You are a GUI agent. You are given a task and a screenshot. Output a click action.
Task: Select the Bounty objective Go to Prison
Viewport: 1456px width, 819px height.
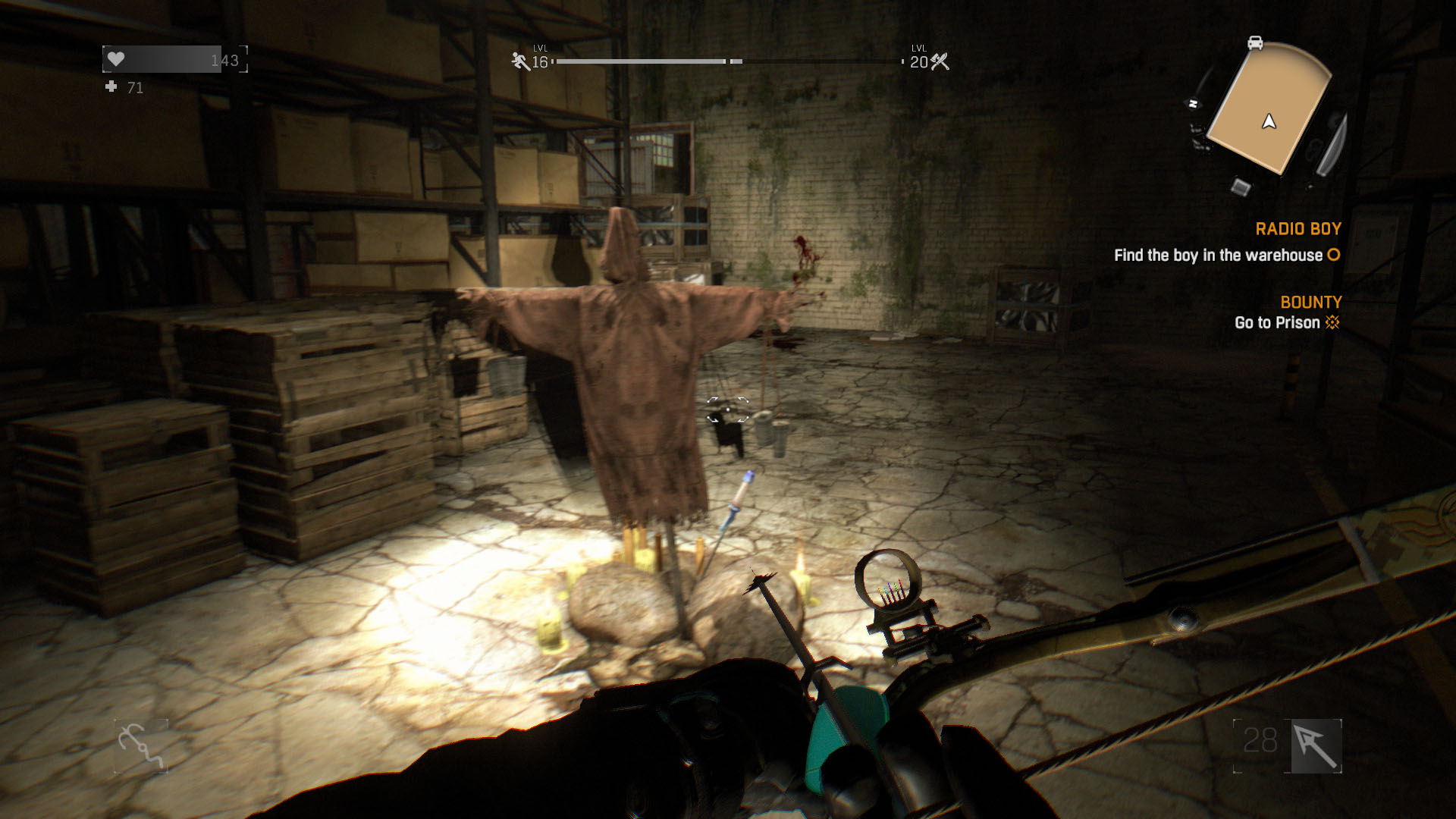pyautogui.click(x=1277, y=323)
